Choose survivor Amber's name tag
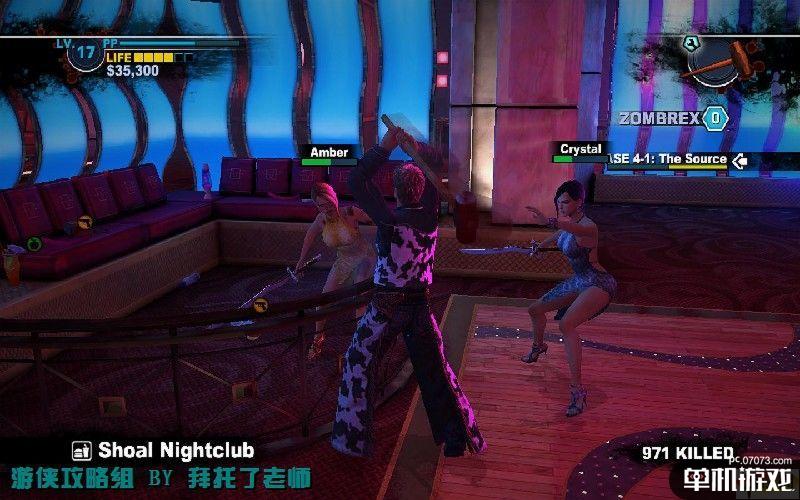Viewport: 800px width, 500px height. click(x=329, y=153)
